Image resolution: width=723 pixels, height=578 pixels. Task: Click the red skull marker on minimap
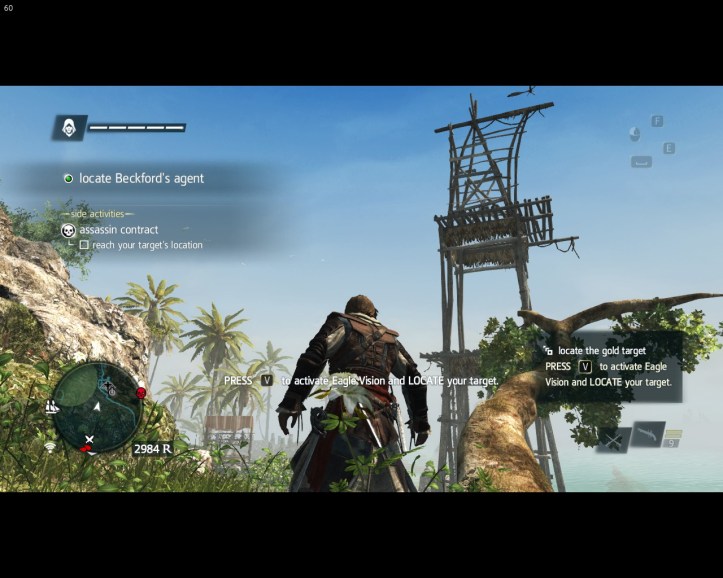(141, 393)
